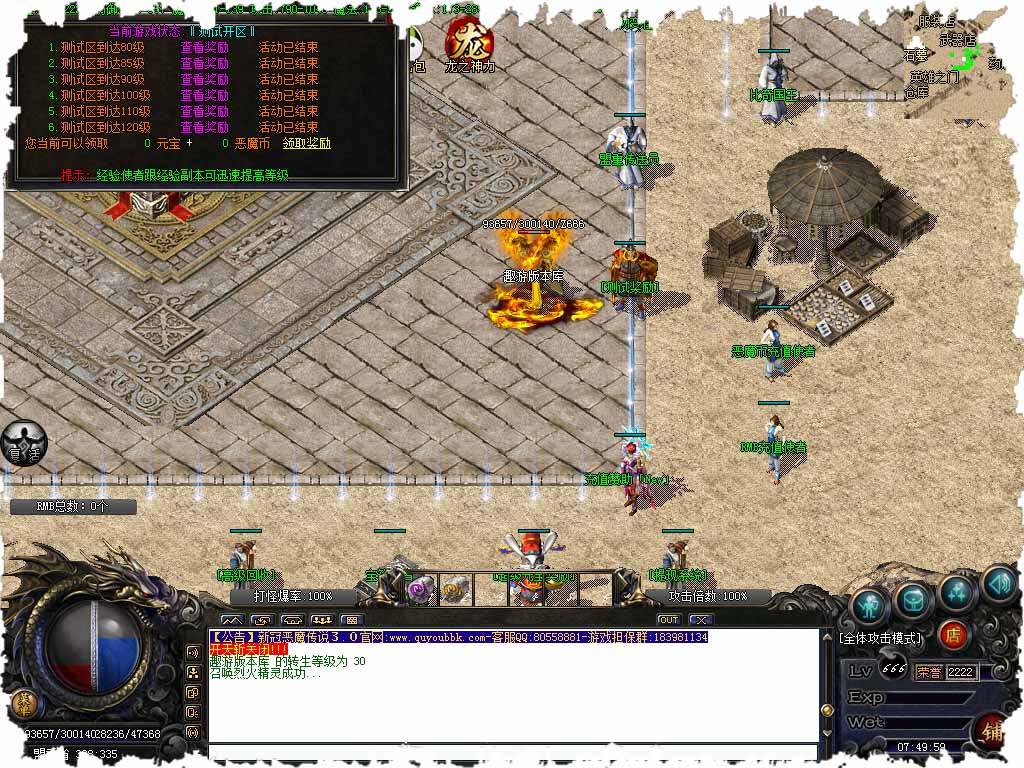Open the red 店 shop button

(953, 634)
